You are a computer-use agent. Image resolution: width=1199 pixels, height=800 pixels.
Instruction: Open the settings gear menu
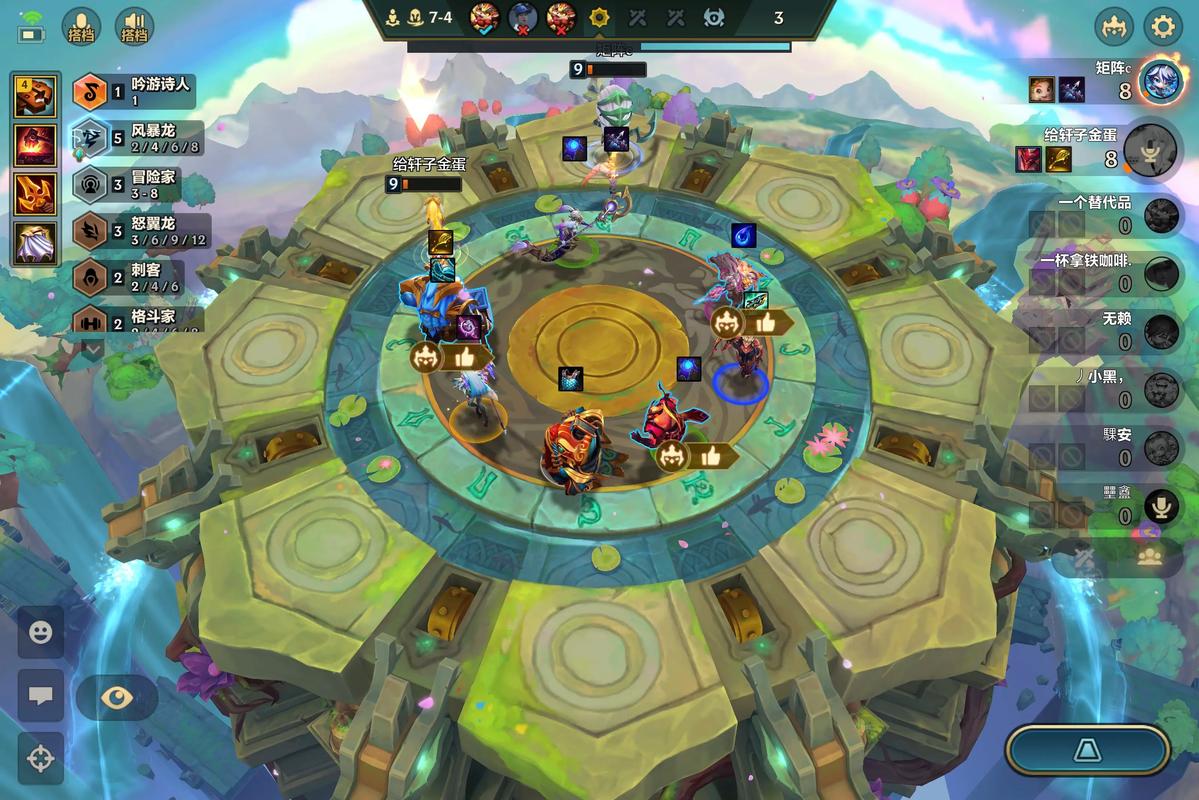(x=1163, y=27)
